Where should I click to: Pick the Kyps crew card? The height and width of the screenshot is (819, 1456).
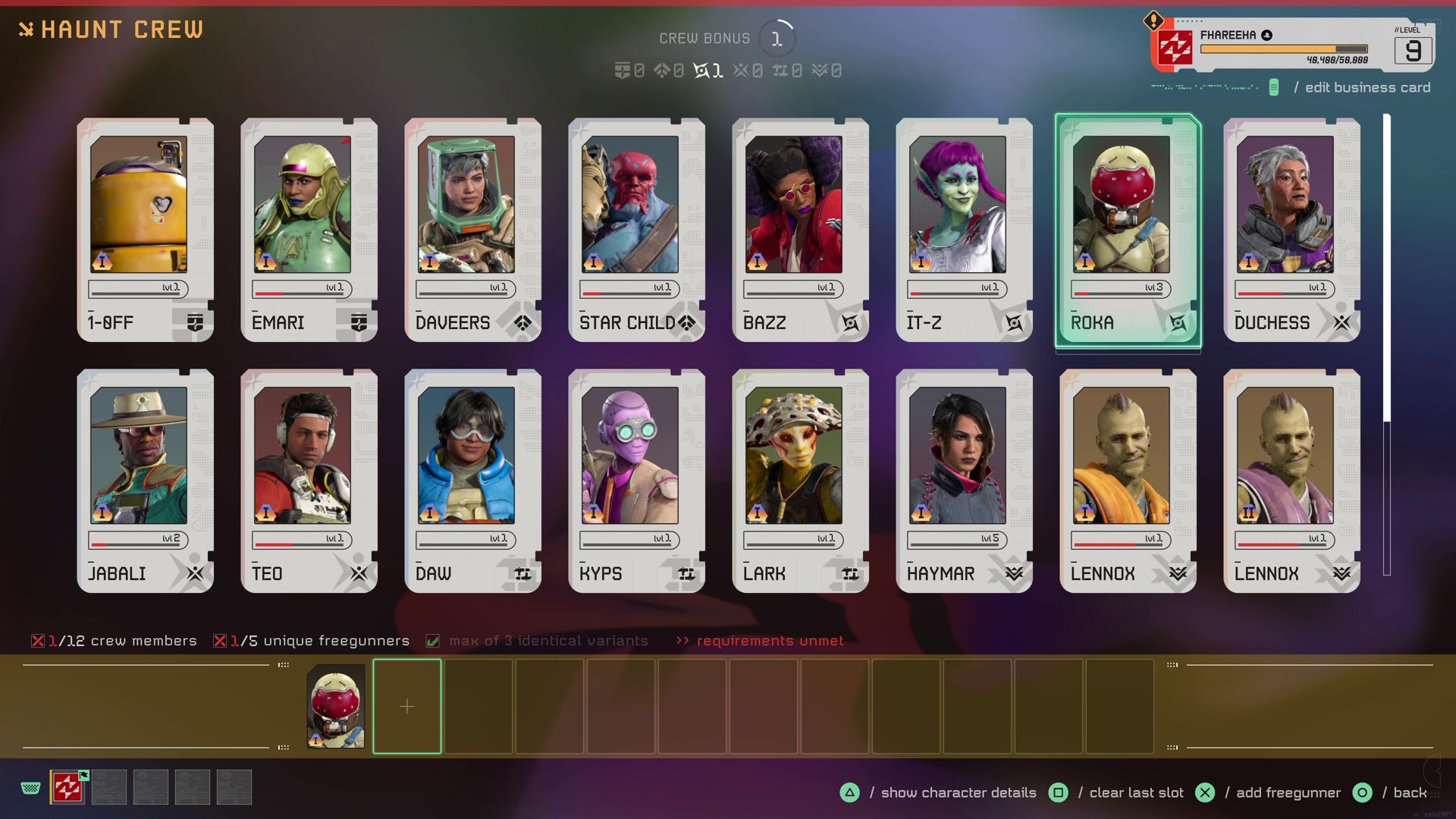[636, 481]
